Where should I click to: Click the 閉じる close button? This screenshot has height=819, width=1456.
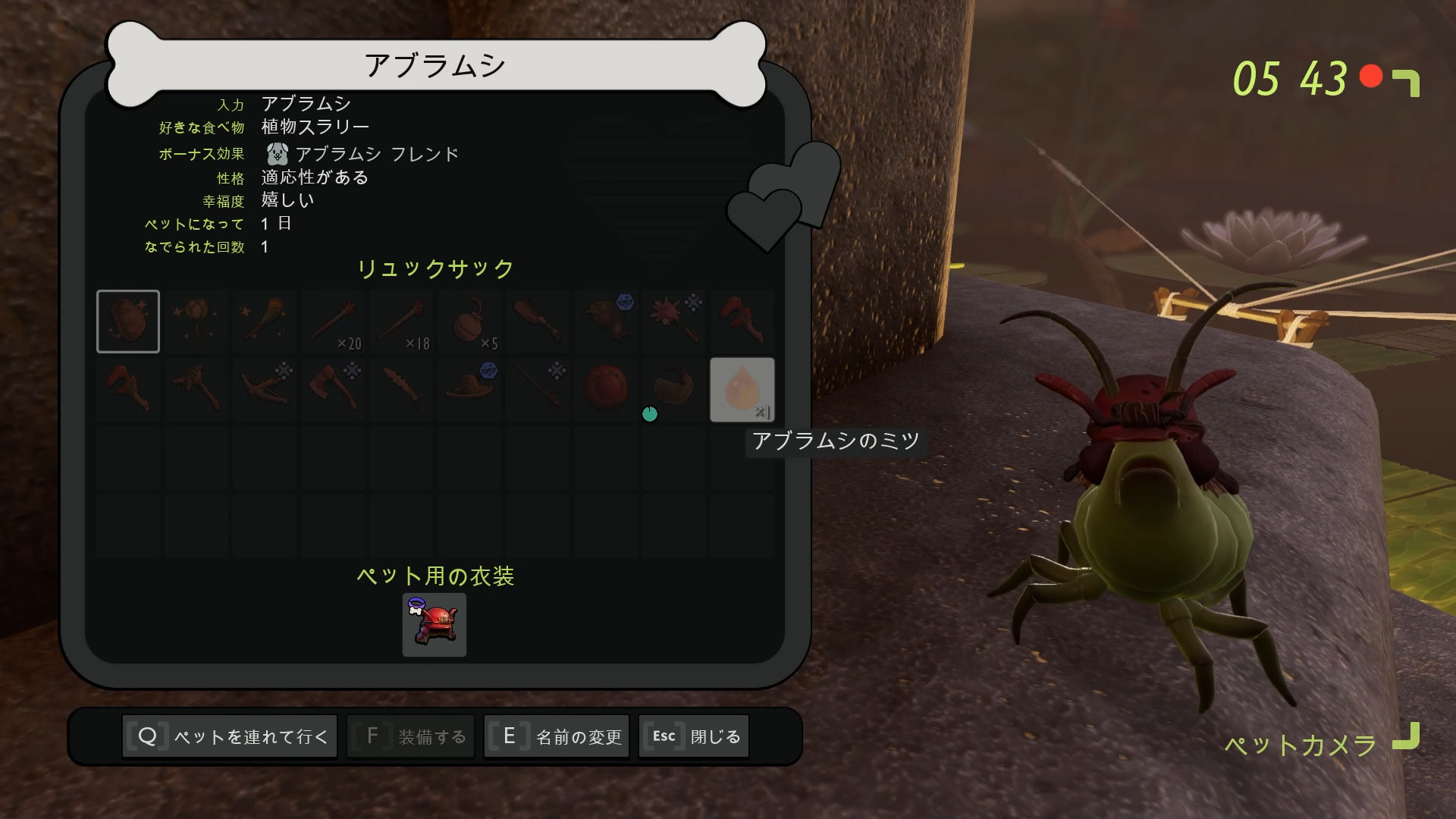click(x=692, y=736)
